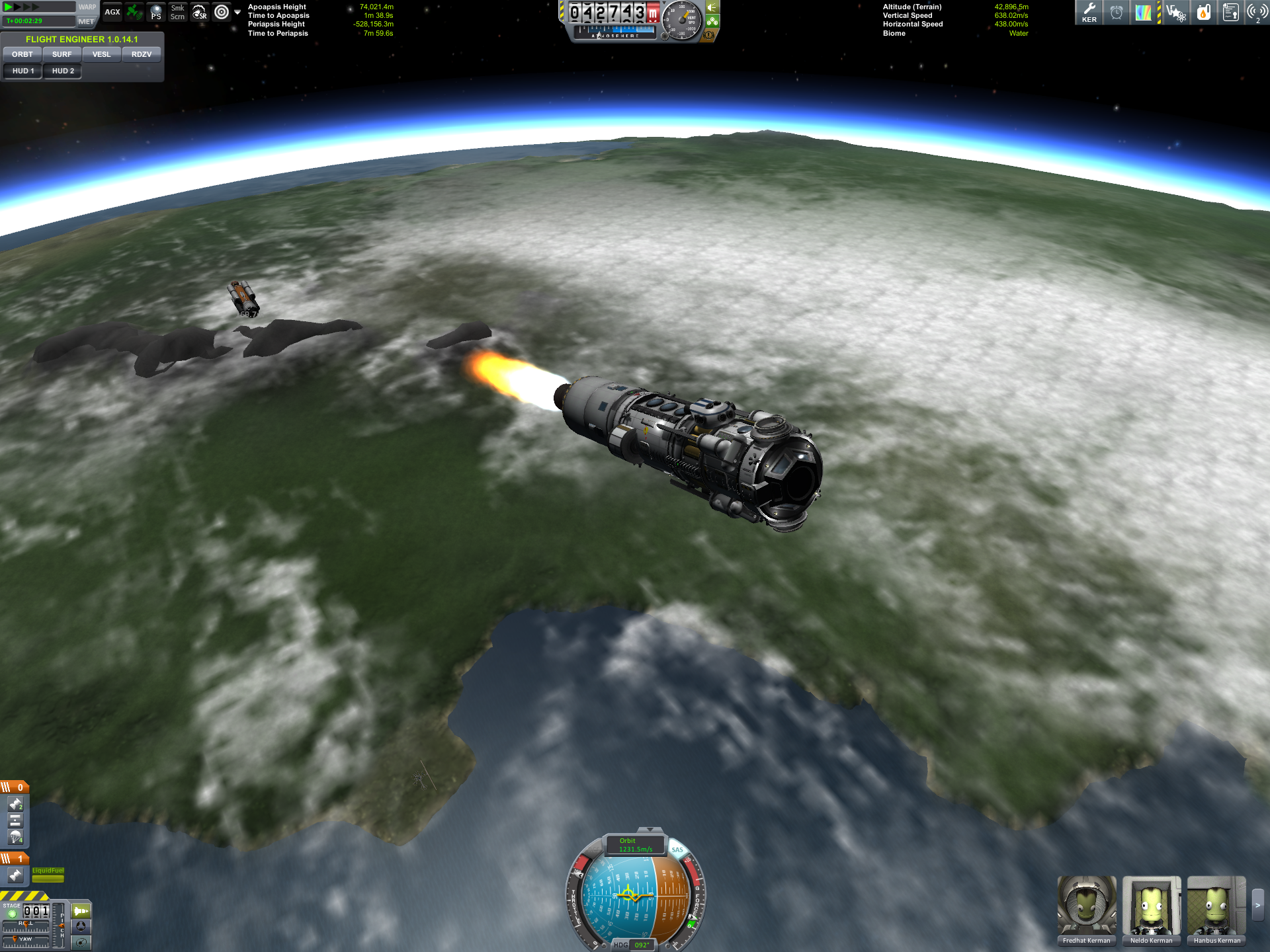1270x952 pixels.
Task: Open the contracts document app
Action: click(x=1230, y=13)
